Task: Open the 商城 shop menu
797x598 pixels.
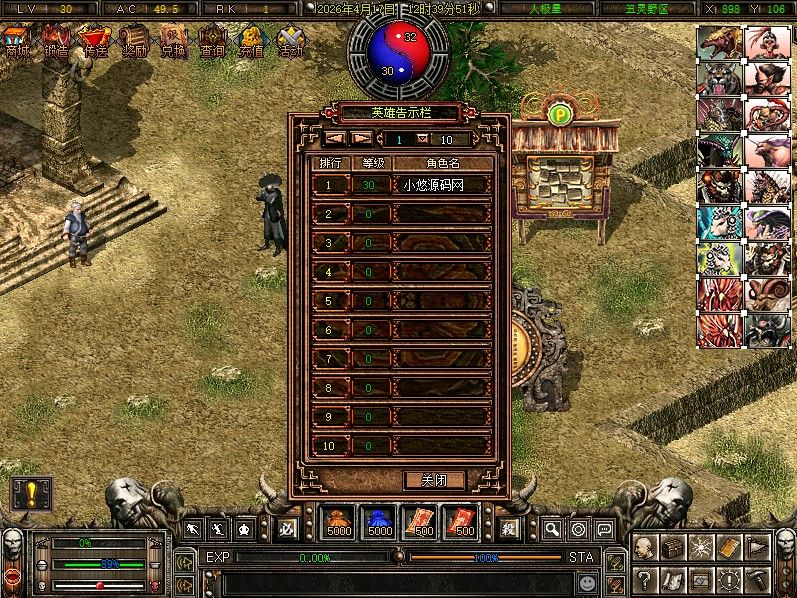Action: click(x=16, y=42)
